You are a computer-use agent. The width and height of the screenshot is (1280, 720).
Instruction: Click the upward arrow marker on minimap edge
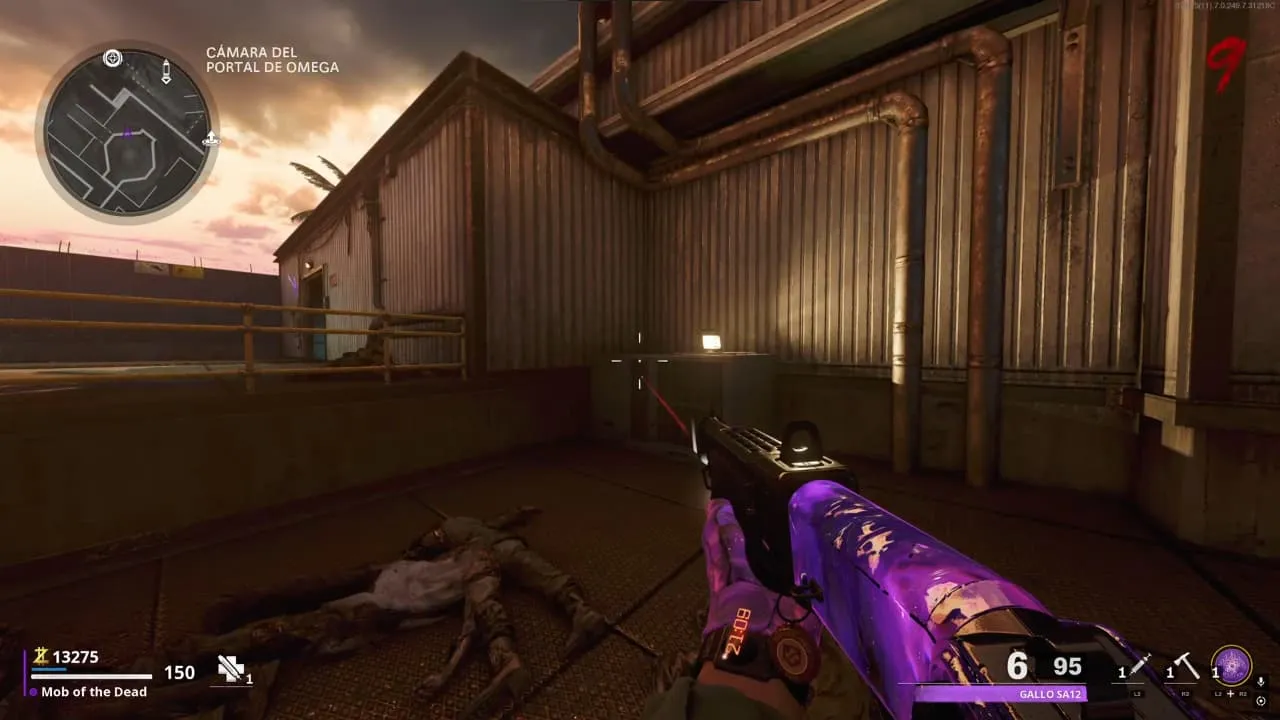point(210,139)
